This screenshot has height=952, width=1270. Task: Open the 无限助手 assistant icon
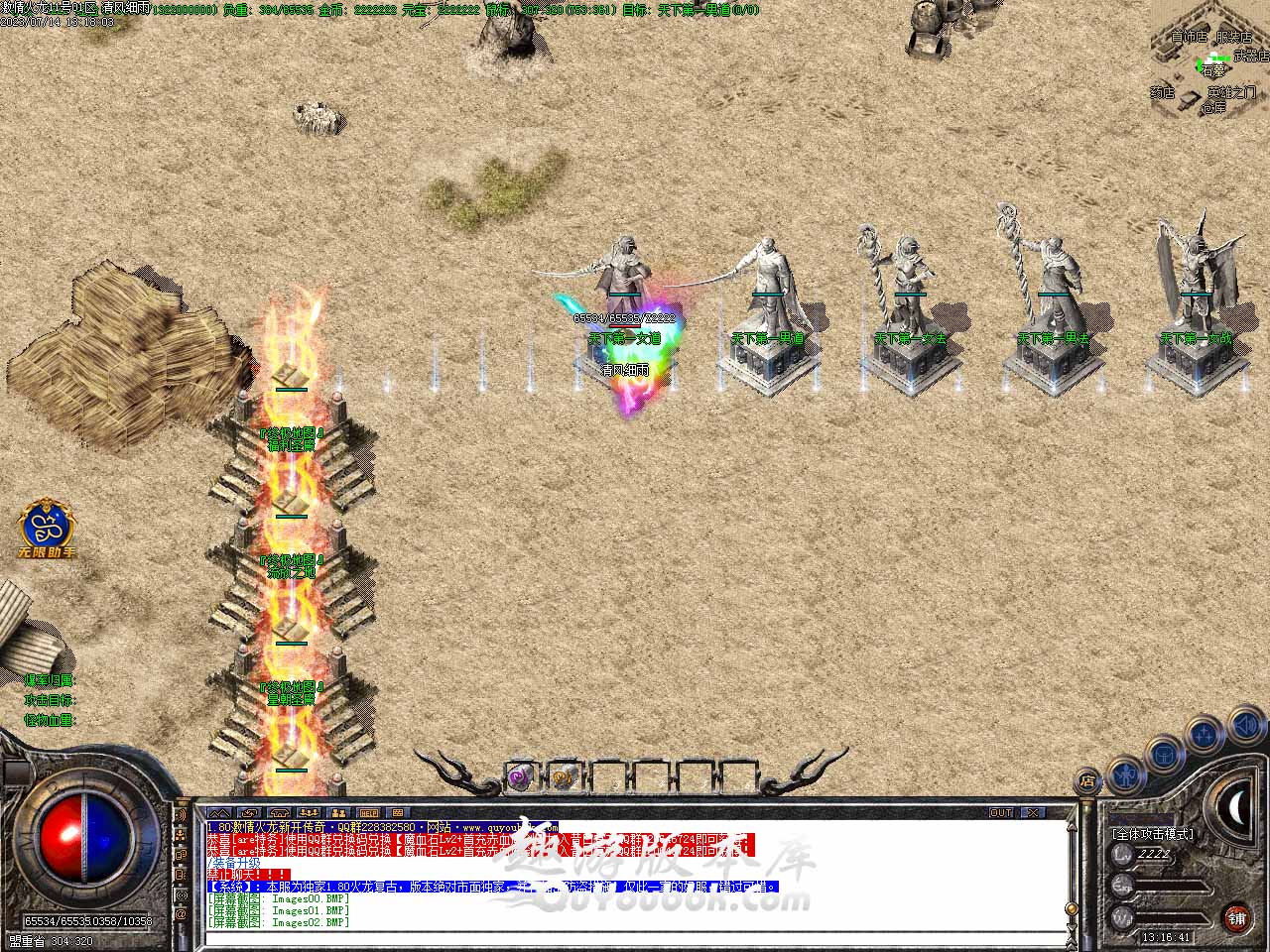coord(47,526)
